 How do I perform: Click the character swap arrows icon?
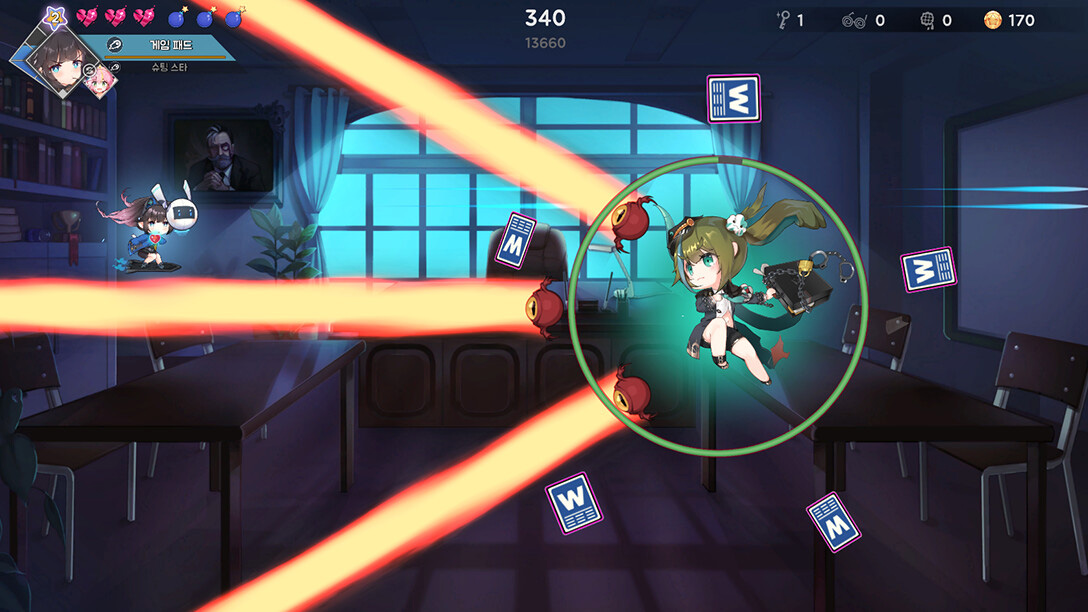tap(88, 70)
